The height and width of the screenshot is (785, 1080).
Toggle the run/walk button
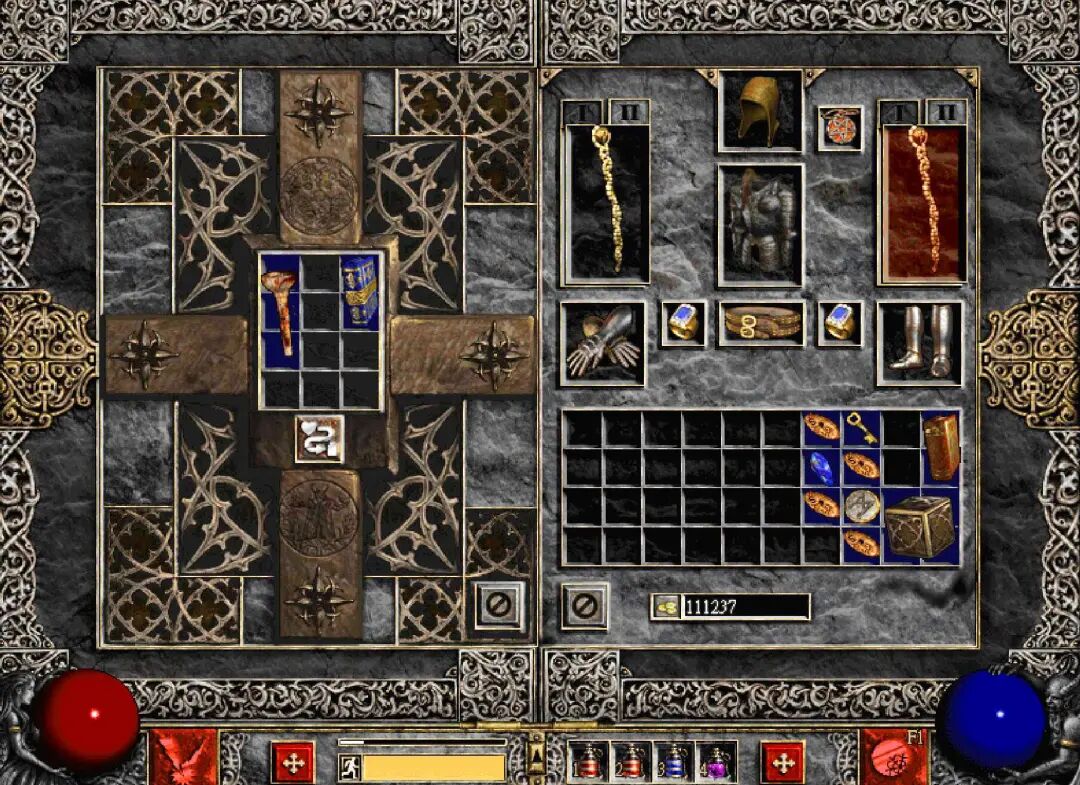coord(349,767)
